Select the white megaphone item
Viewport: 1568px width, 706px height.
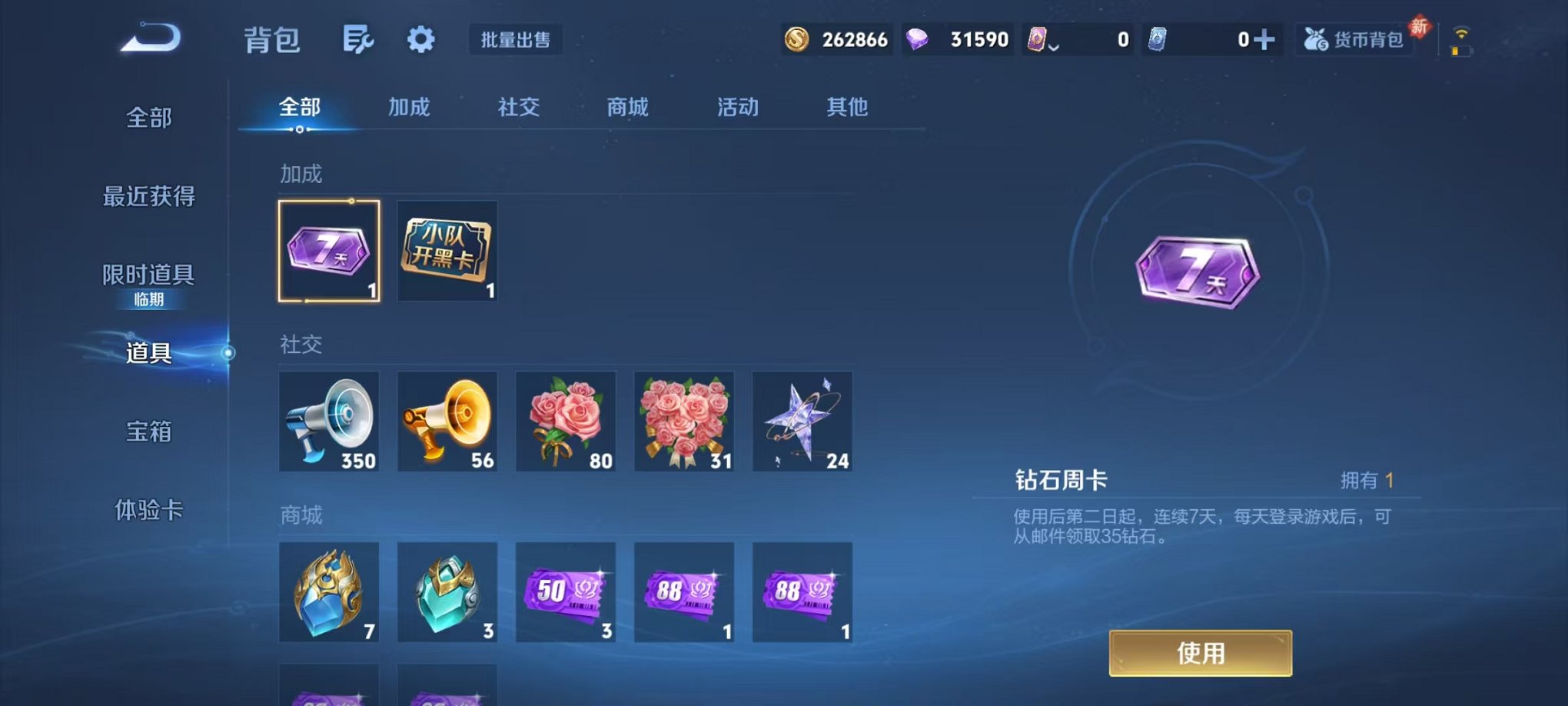(329, 421)
